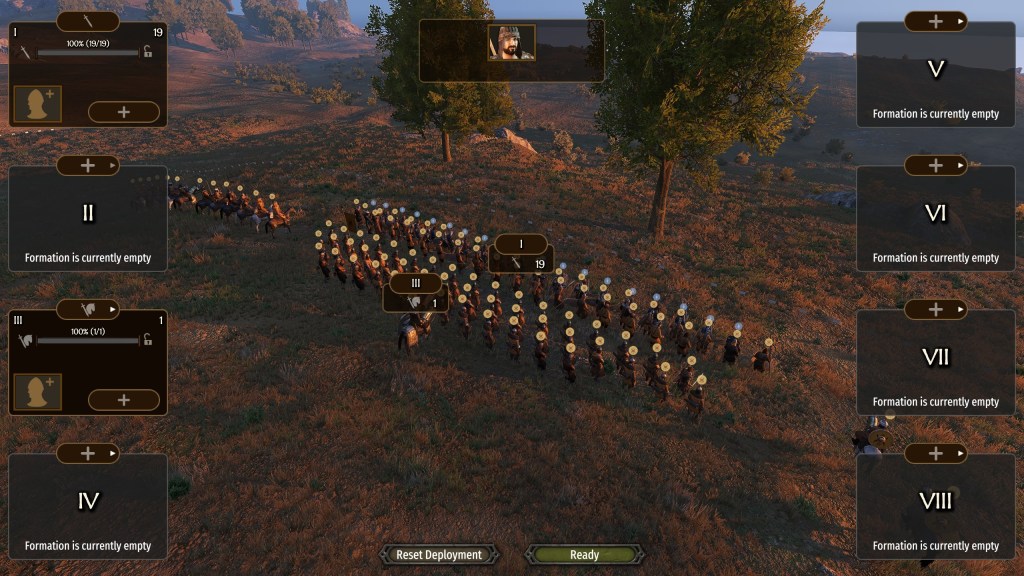This screenshot has height=576, width=1024.
Task: Open formation V class selector
Action: tap(936, 21)
